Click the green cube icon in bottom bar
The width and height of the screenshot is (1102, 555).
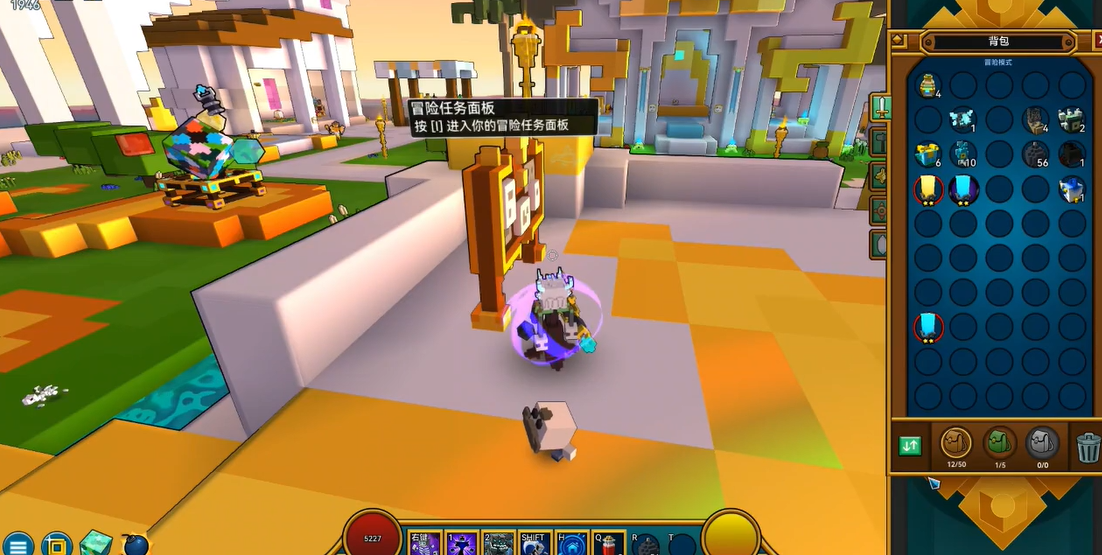(x=97, y=543)
